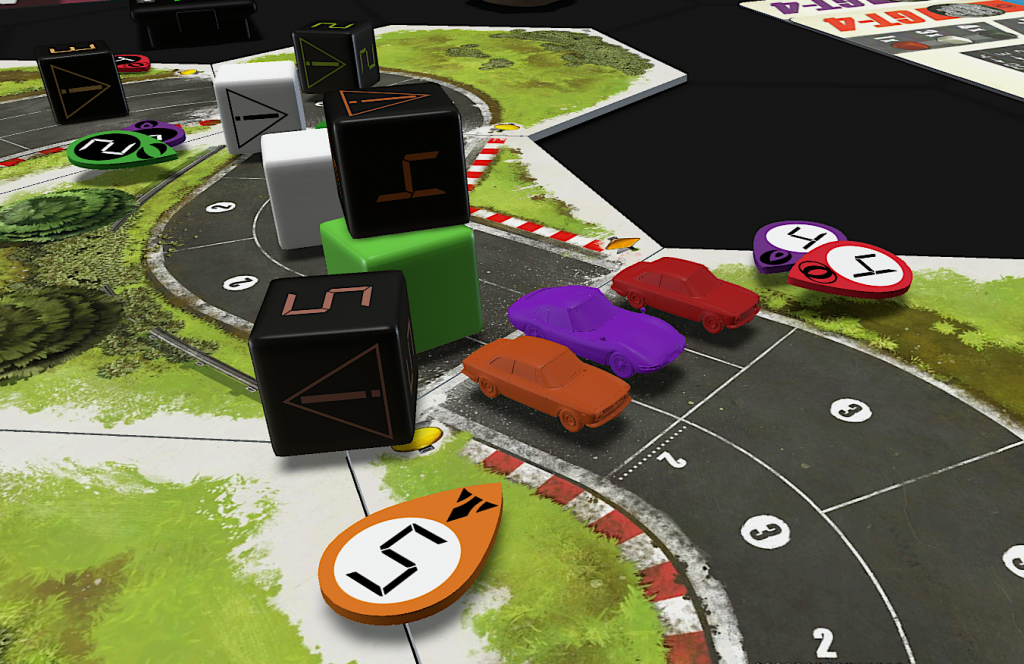Screen dimensions: 1024x664
Task: Select the orange car miniature
Action: pos(543,379)
